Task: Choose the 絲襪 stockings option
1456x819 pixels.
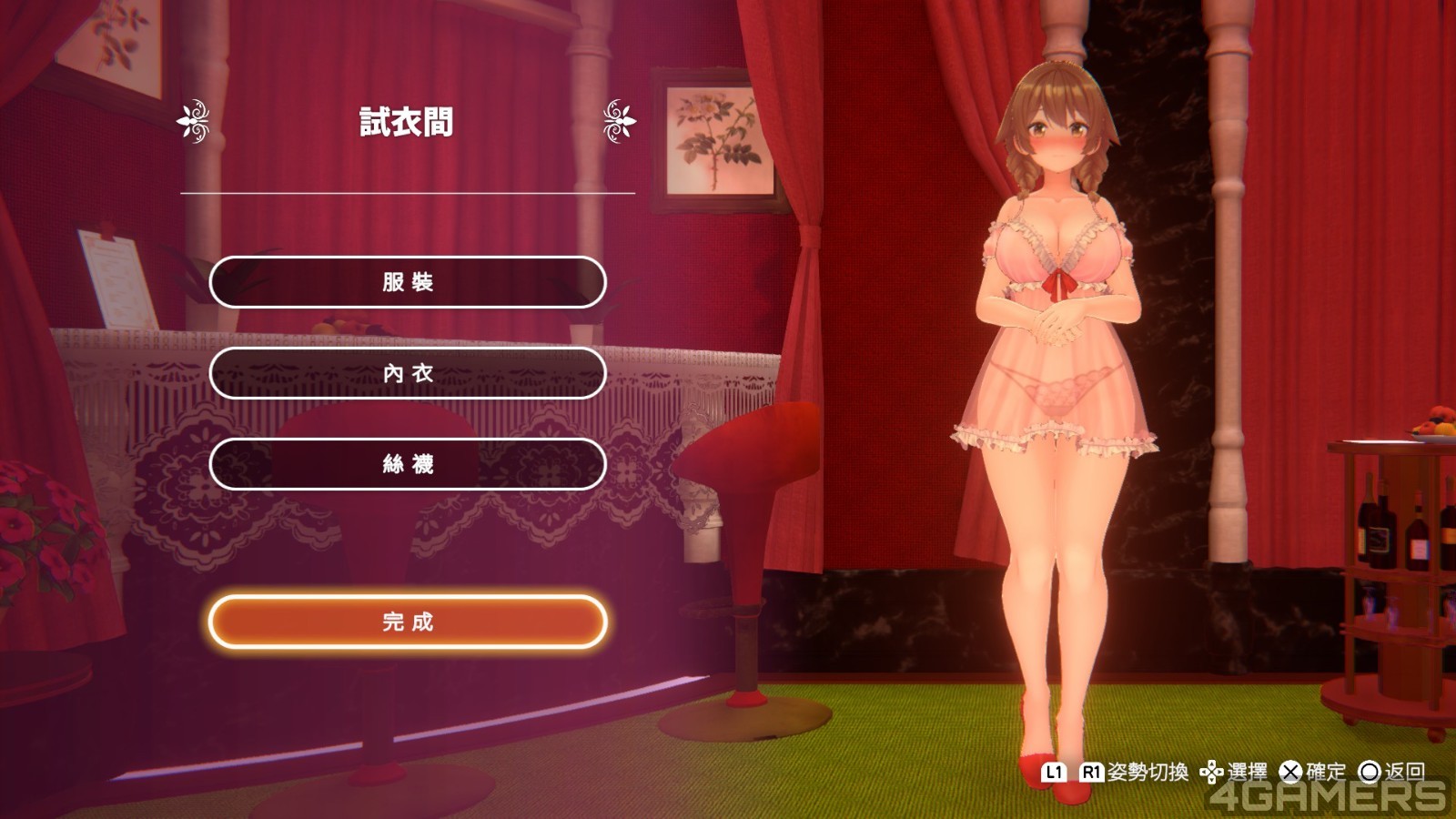Action: click(408, 464)
